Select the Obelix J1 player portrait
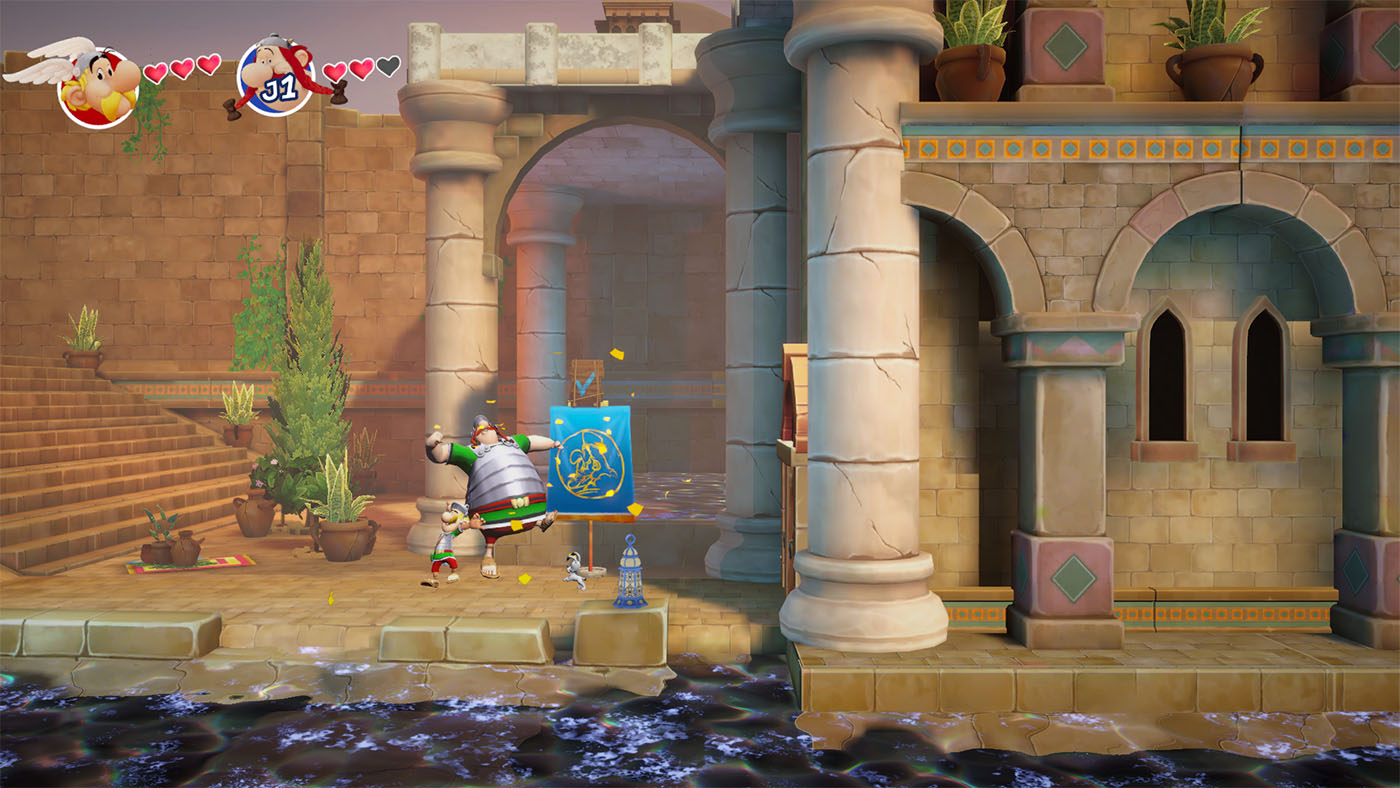Viewport: 1400px width, 788px height. tap(276, 76)
